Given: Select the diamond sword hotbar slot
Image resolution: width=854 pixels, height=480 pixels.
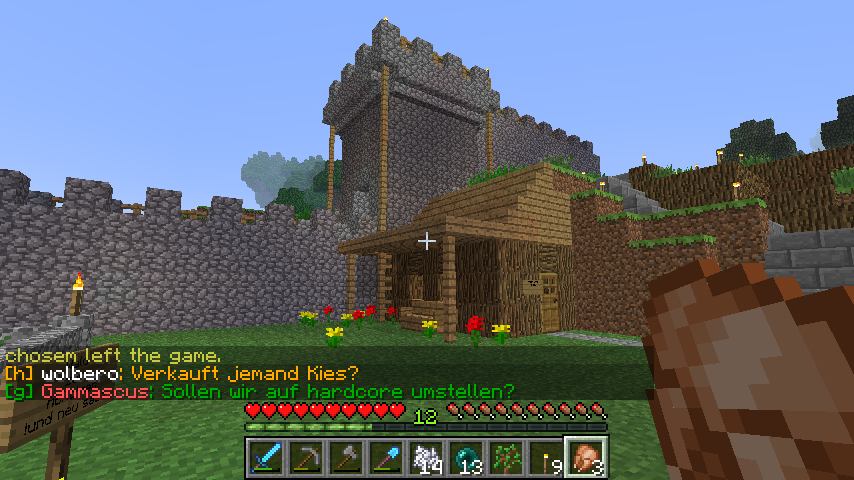Looking at the screenshot, I should point(267,458).
